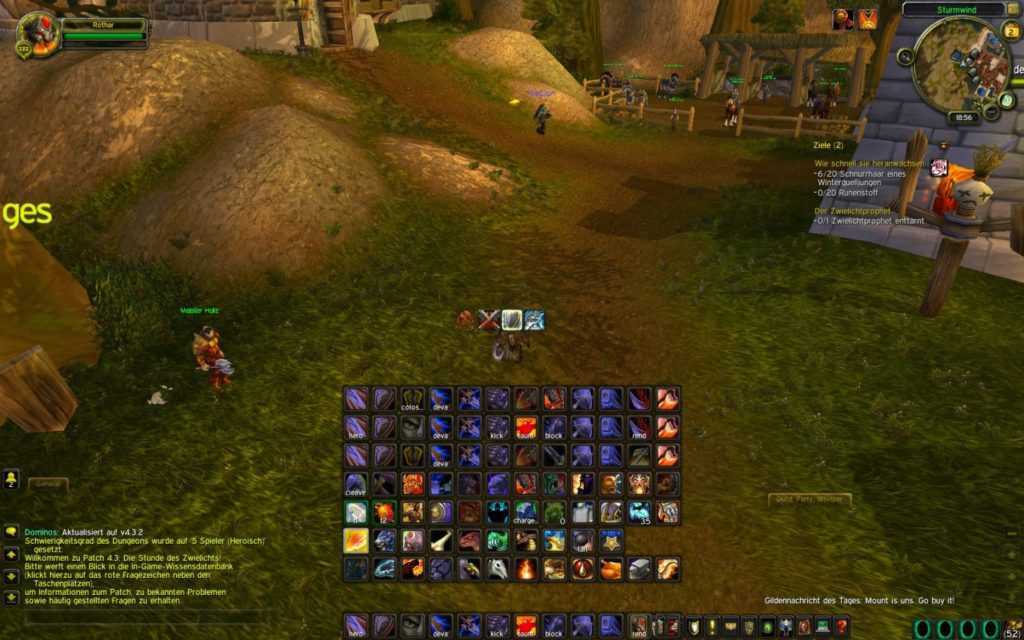Open the backpack showing (52) free slots
This screenshot has width=1024, height=640.
click(x=1013, y=628)
